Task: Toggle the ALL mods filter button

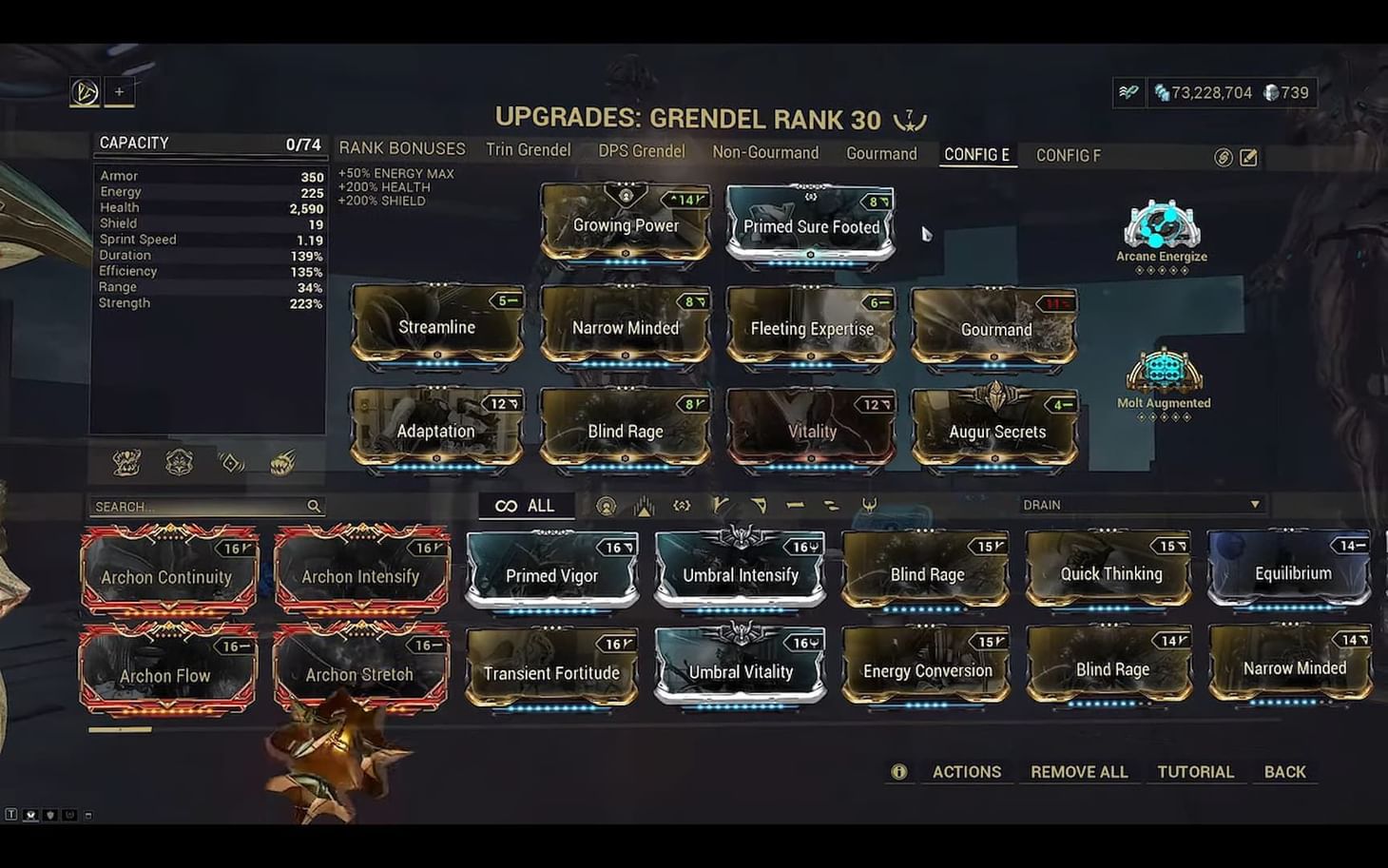Action: pos(526,505)
